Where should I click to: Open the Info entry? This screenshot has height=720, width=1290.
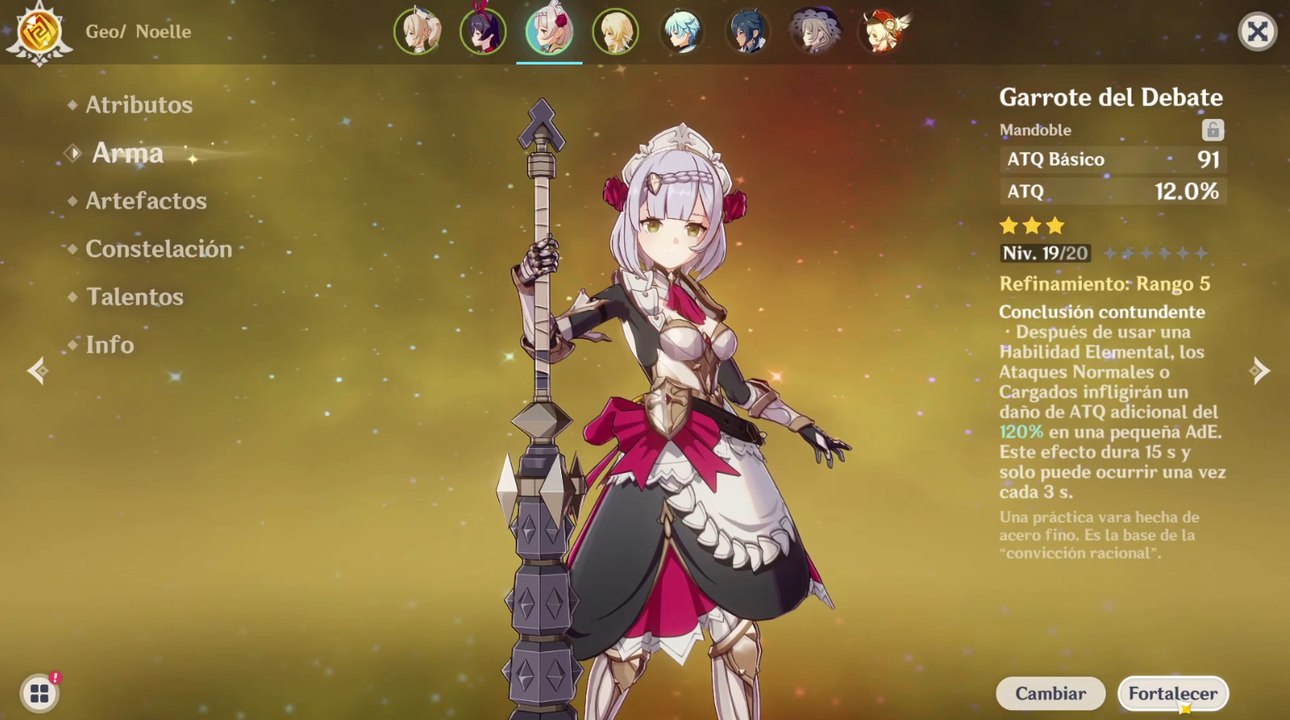pyautogui.click(x=109, y=345)
